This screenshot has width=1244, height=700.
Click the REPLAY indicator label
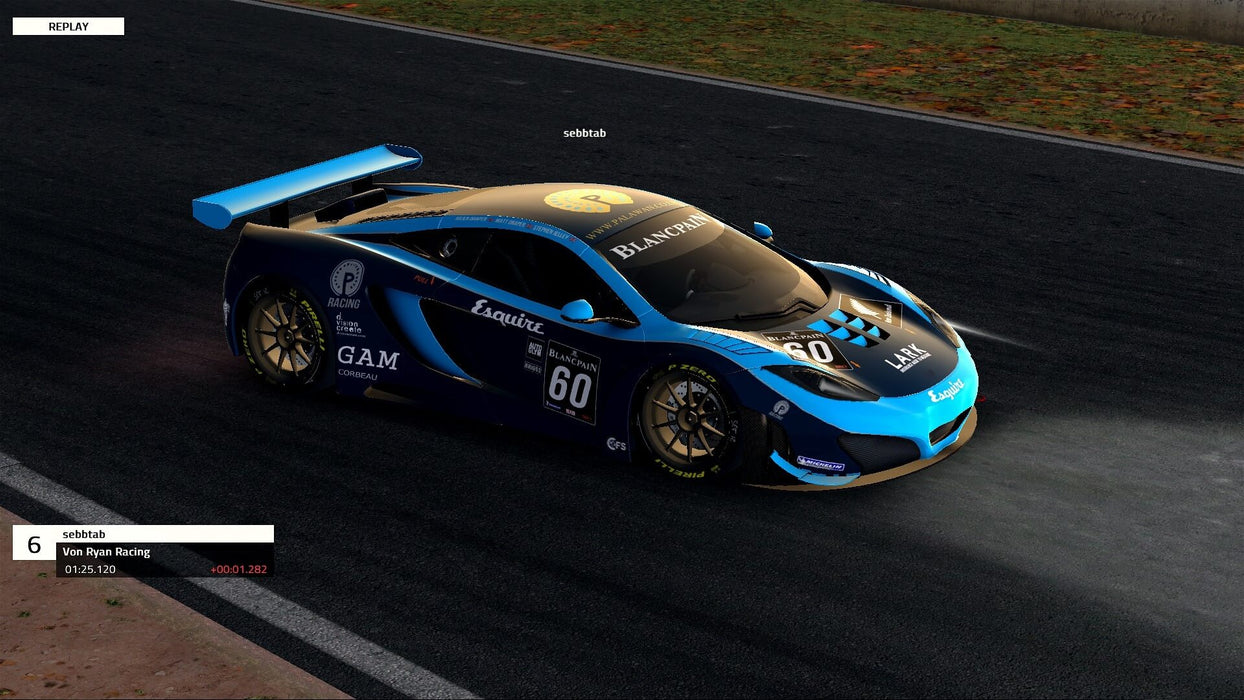[x=68, y=27]
